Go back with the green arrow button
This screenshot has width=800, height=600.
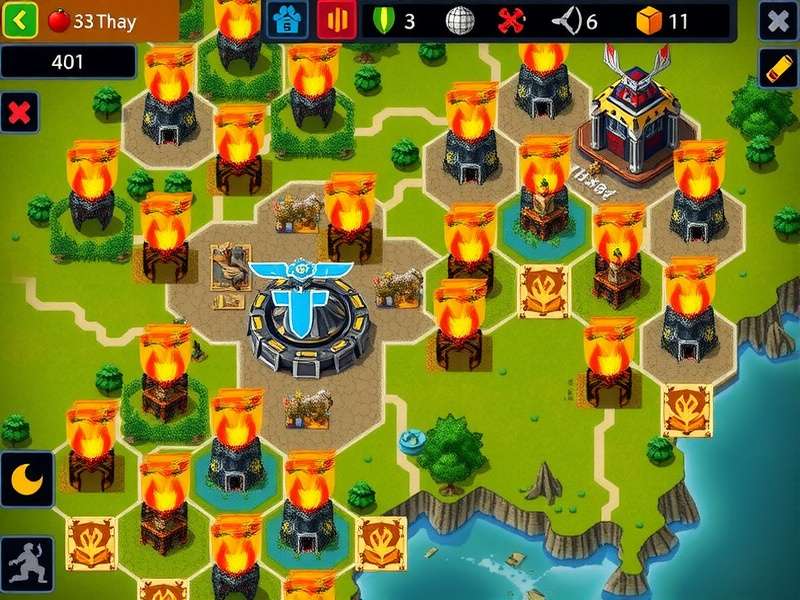coord(20,19)
